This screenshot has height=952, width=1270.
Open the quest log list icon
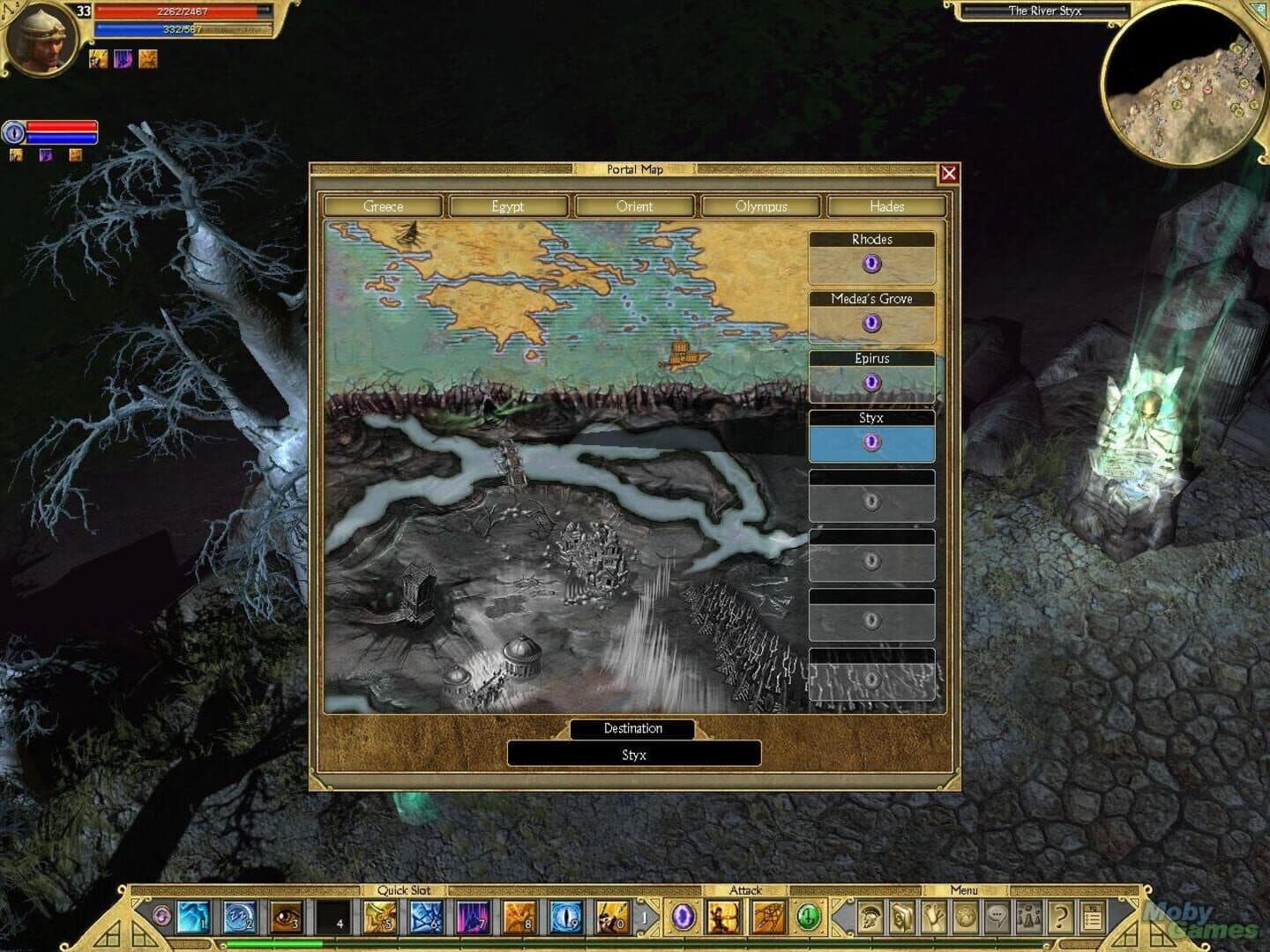[1091, 917]
